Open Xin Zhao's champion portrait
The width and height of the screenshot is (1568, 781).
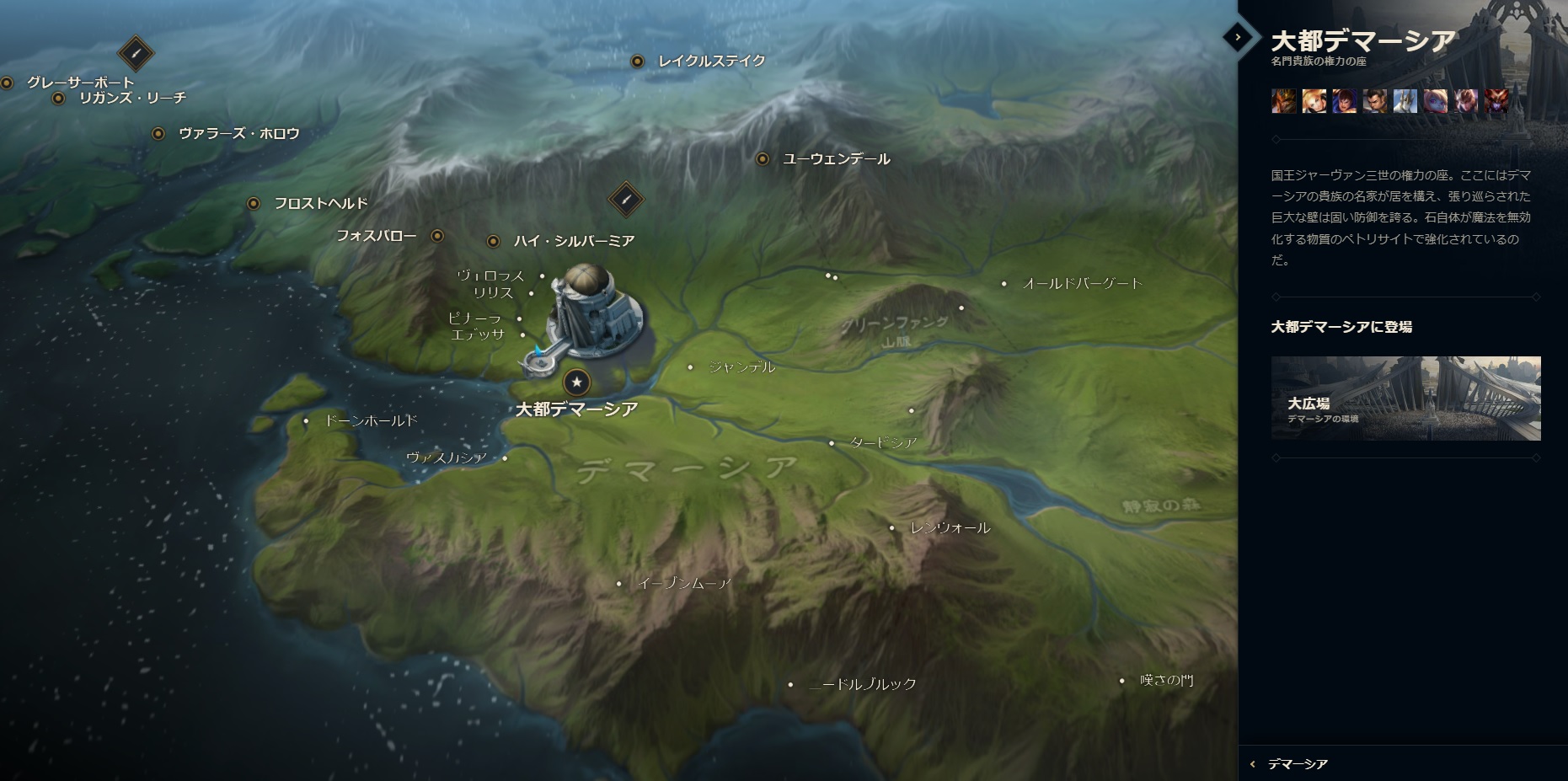click(x=1375, y=101)
